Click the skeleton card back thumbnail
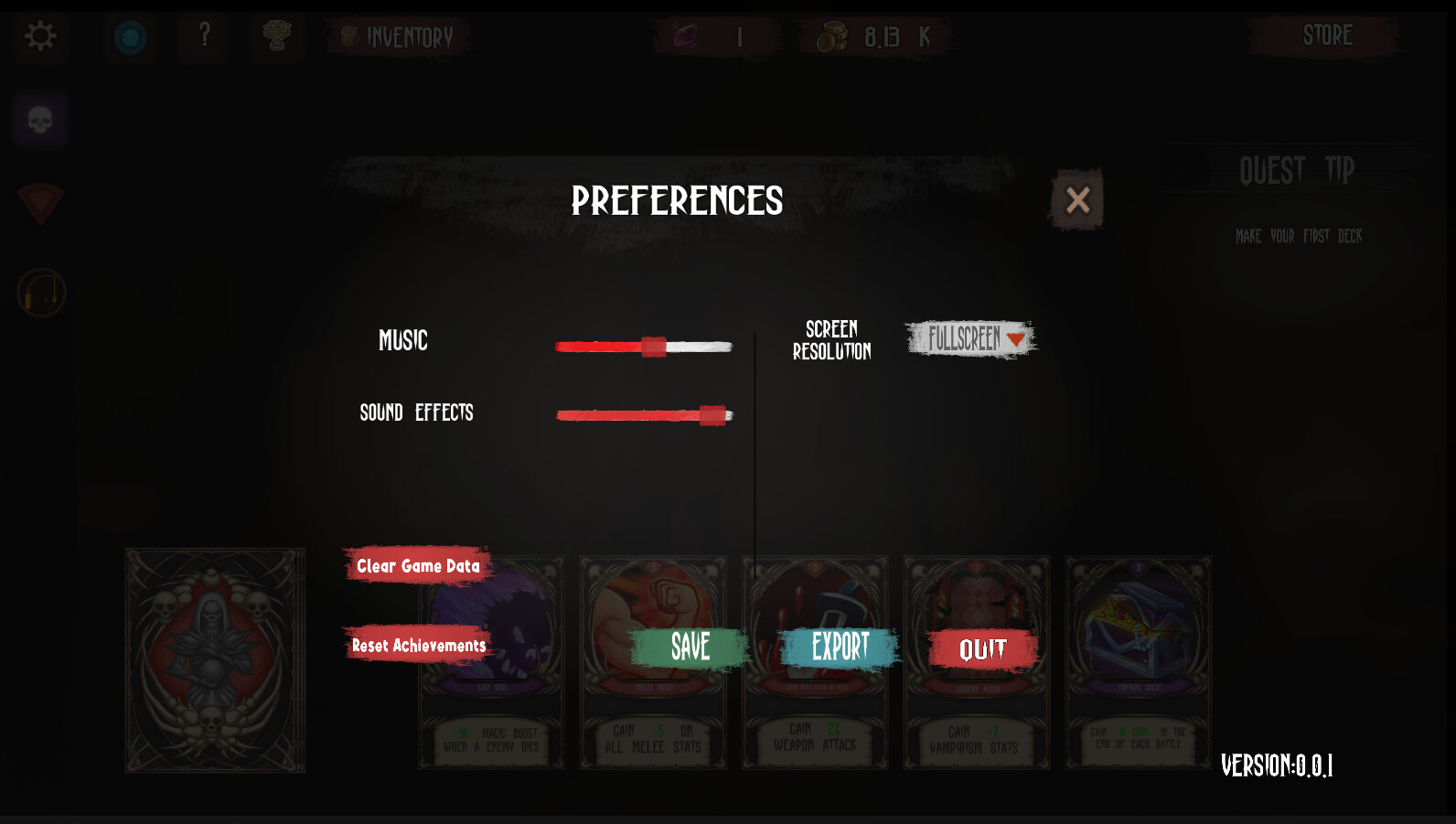Viewport: 1456px width, 824px height. [x=214, y=660]
